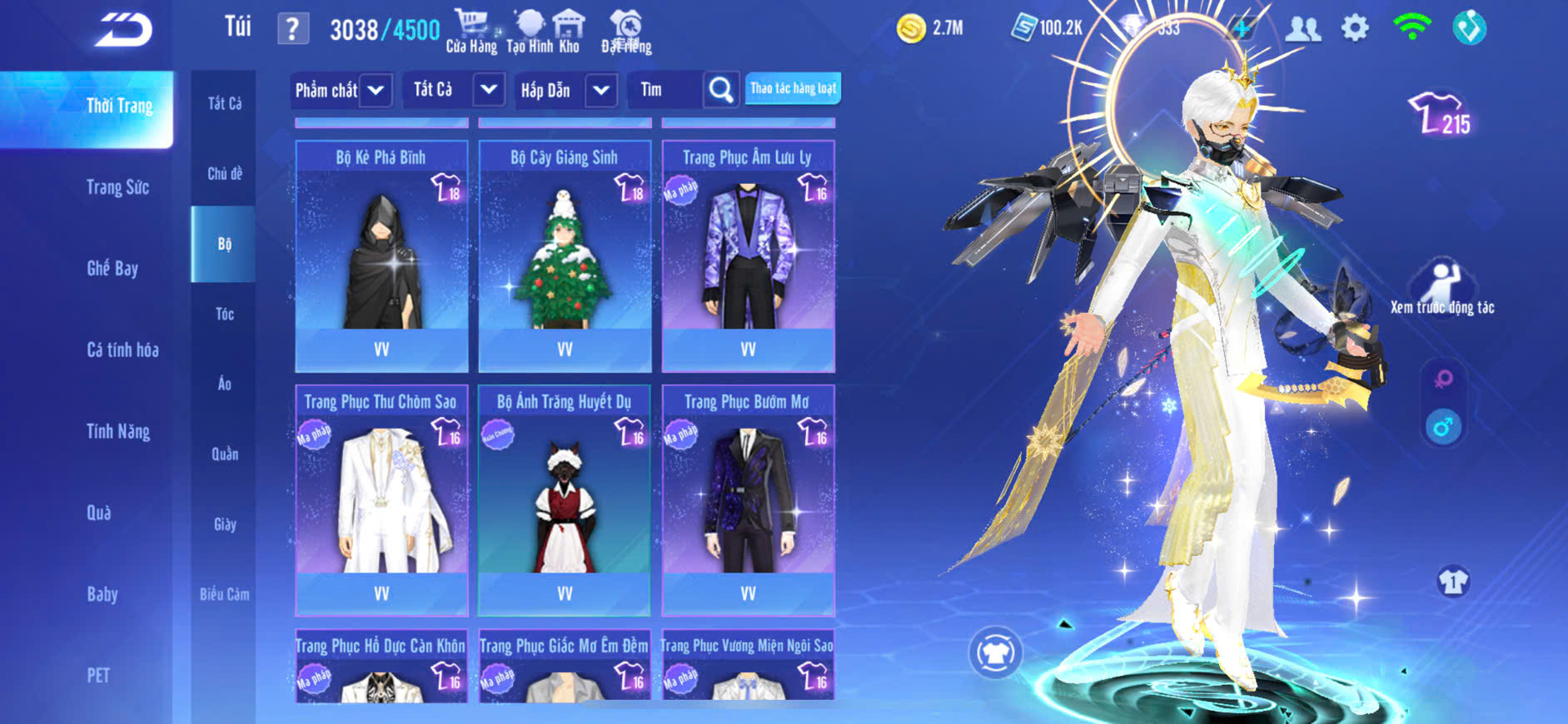Switch to the male gender symbol
The width and height of the screenshot is (1568, 724).
tap(1443, 428)
